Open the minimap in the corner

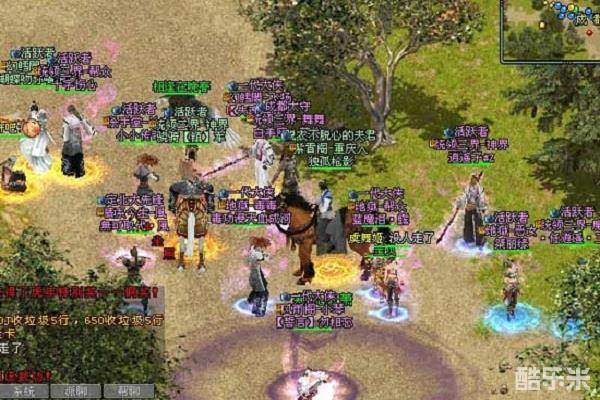pyautogui.click(x=551, y=30)
